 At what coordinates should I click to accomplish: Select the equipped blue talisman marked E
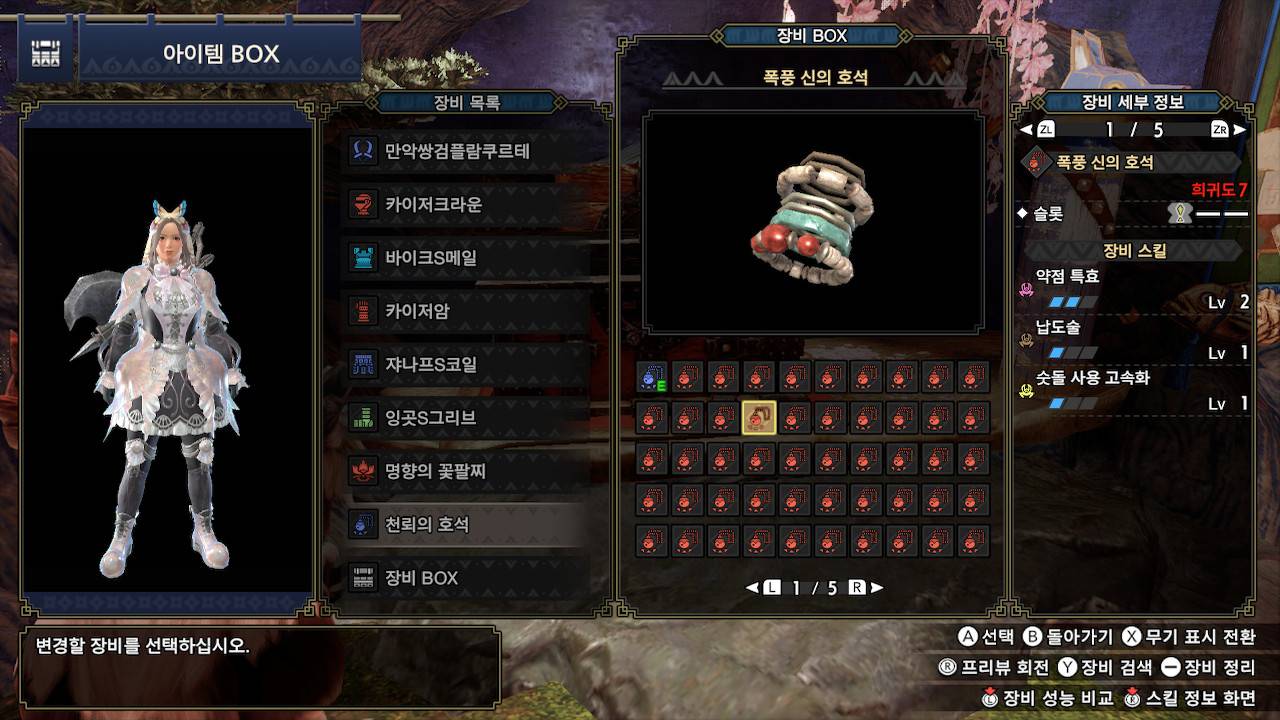652,377
